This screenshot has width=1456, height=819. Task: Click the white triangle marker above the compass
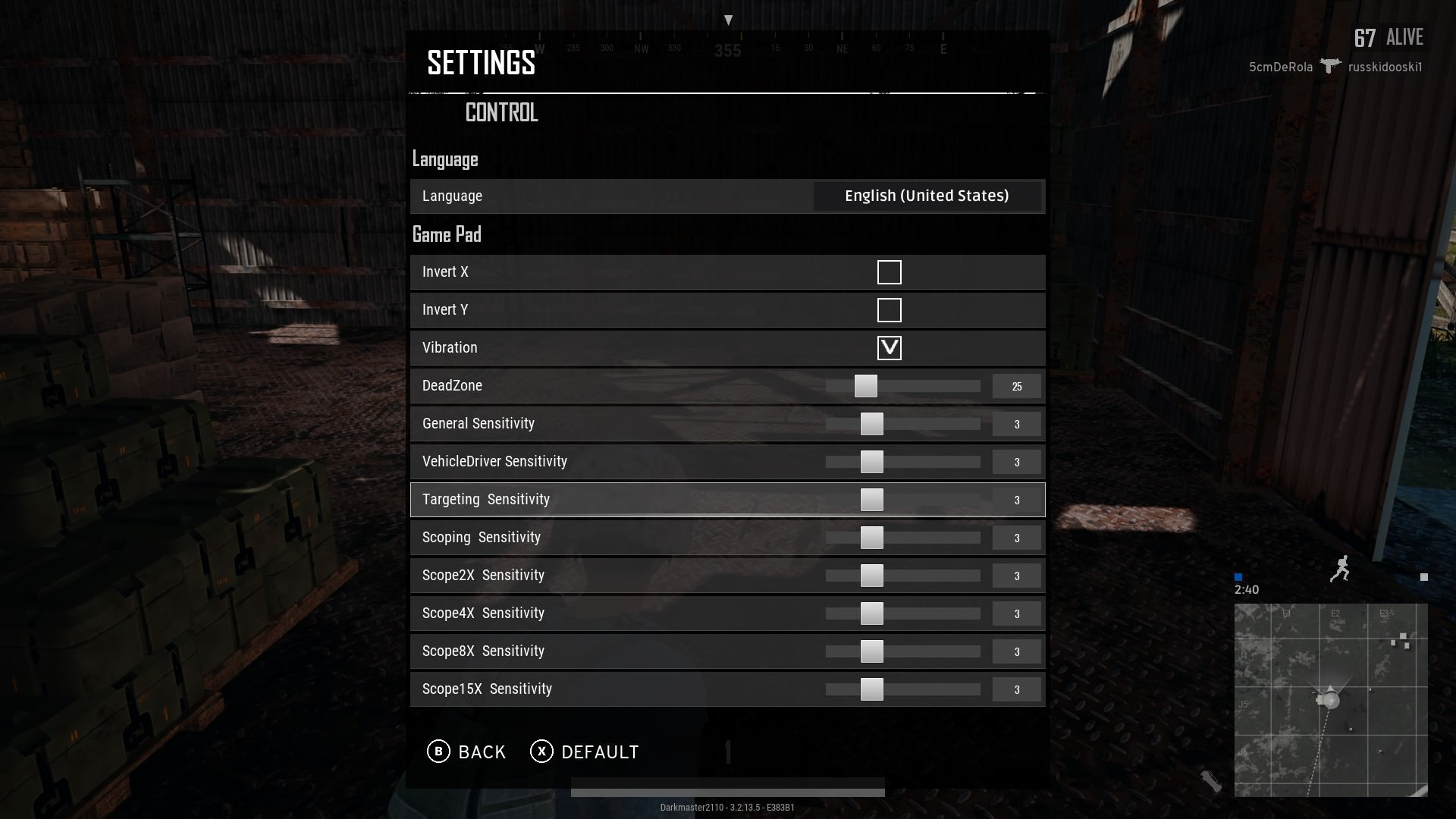728,18
